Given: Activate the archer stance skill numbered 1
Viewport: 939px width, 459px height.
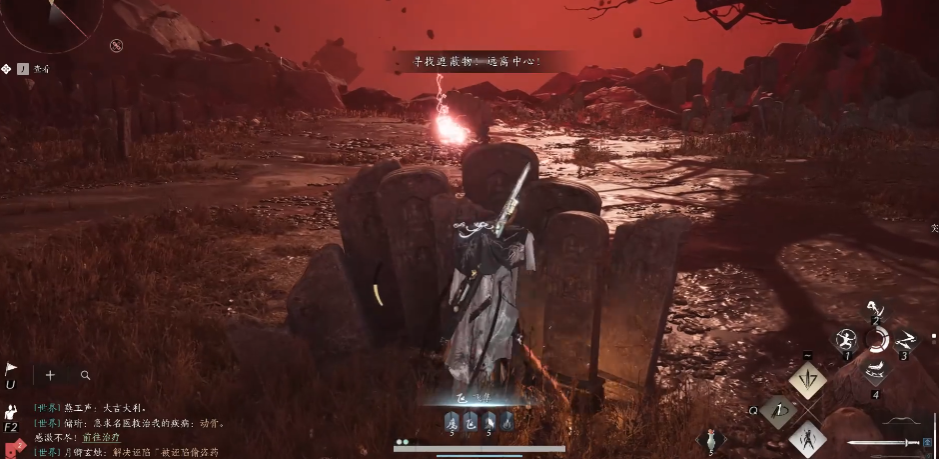Looking at the screenshot, I should [x=845, y=339].
